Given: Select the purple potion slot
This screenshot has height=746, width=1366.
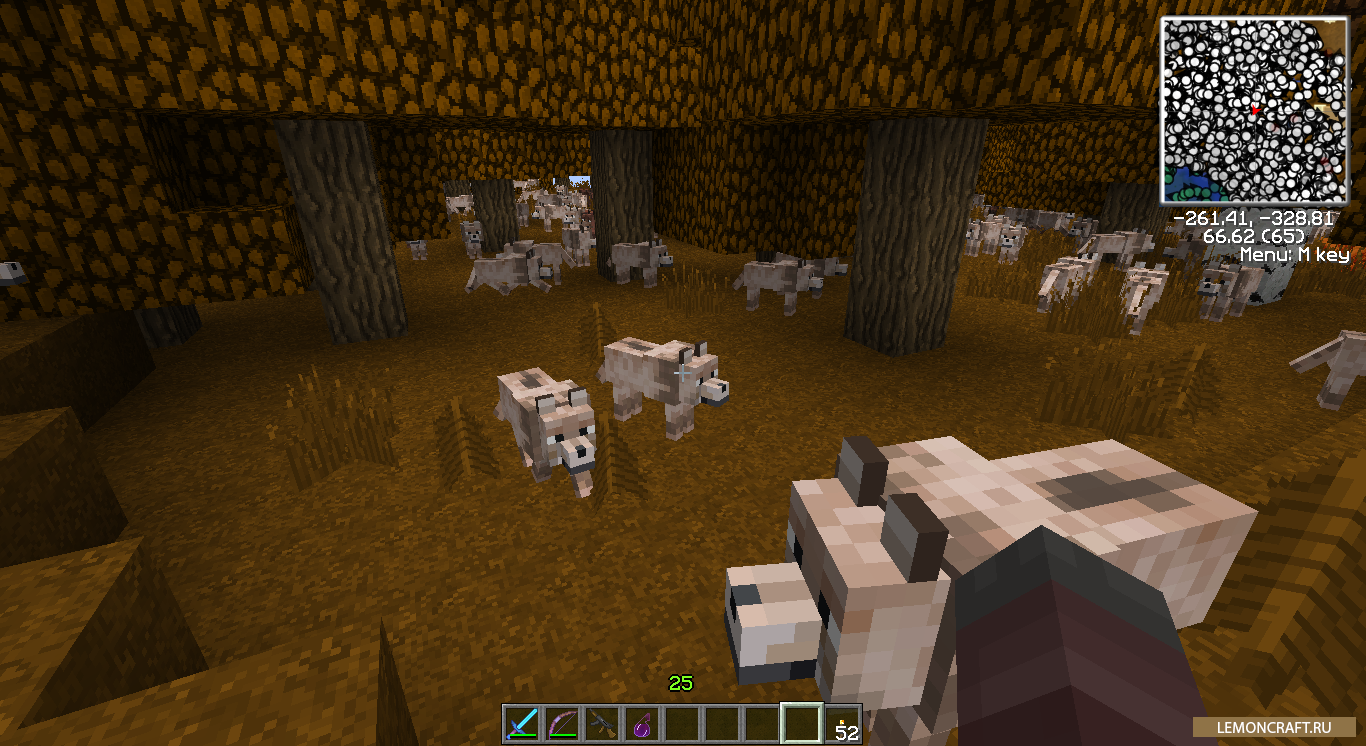Looking at the screenshot, I should coord(641,724).
